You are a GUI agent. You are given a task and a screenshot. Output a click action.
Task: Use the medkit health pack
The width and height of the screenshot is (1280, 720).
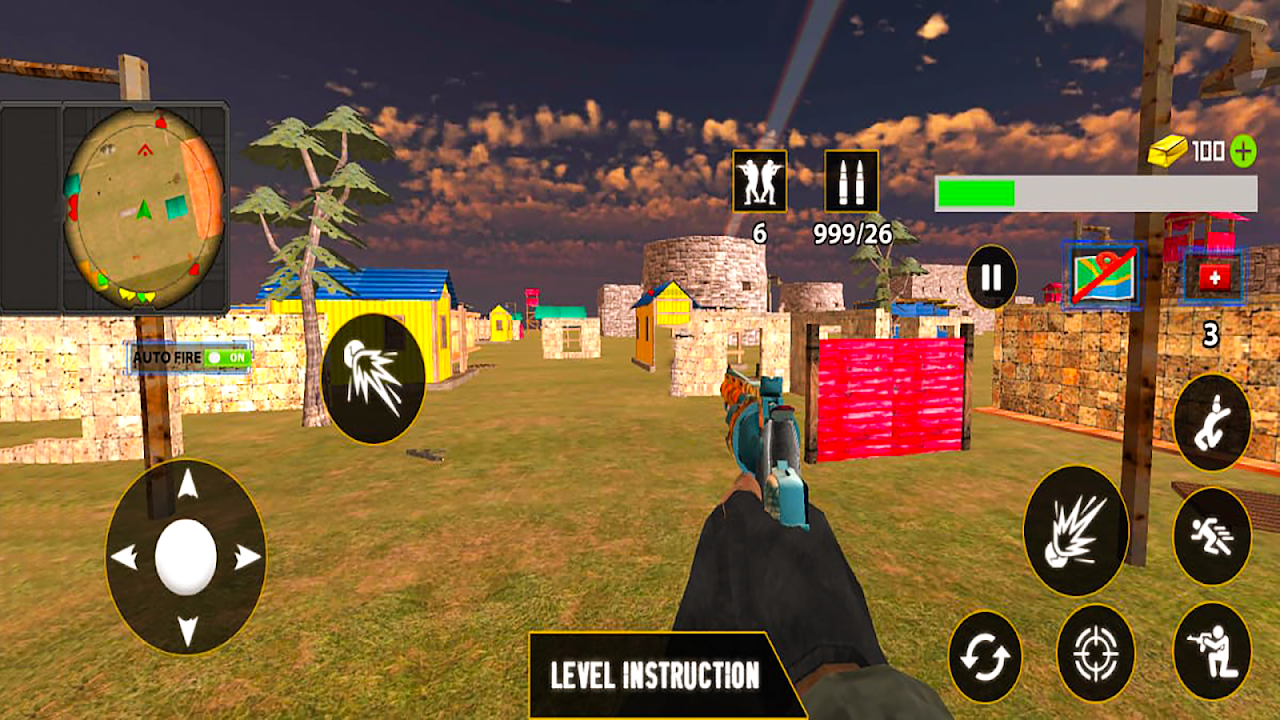click(x=1214, y=277)
